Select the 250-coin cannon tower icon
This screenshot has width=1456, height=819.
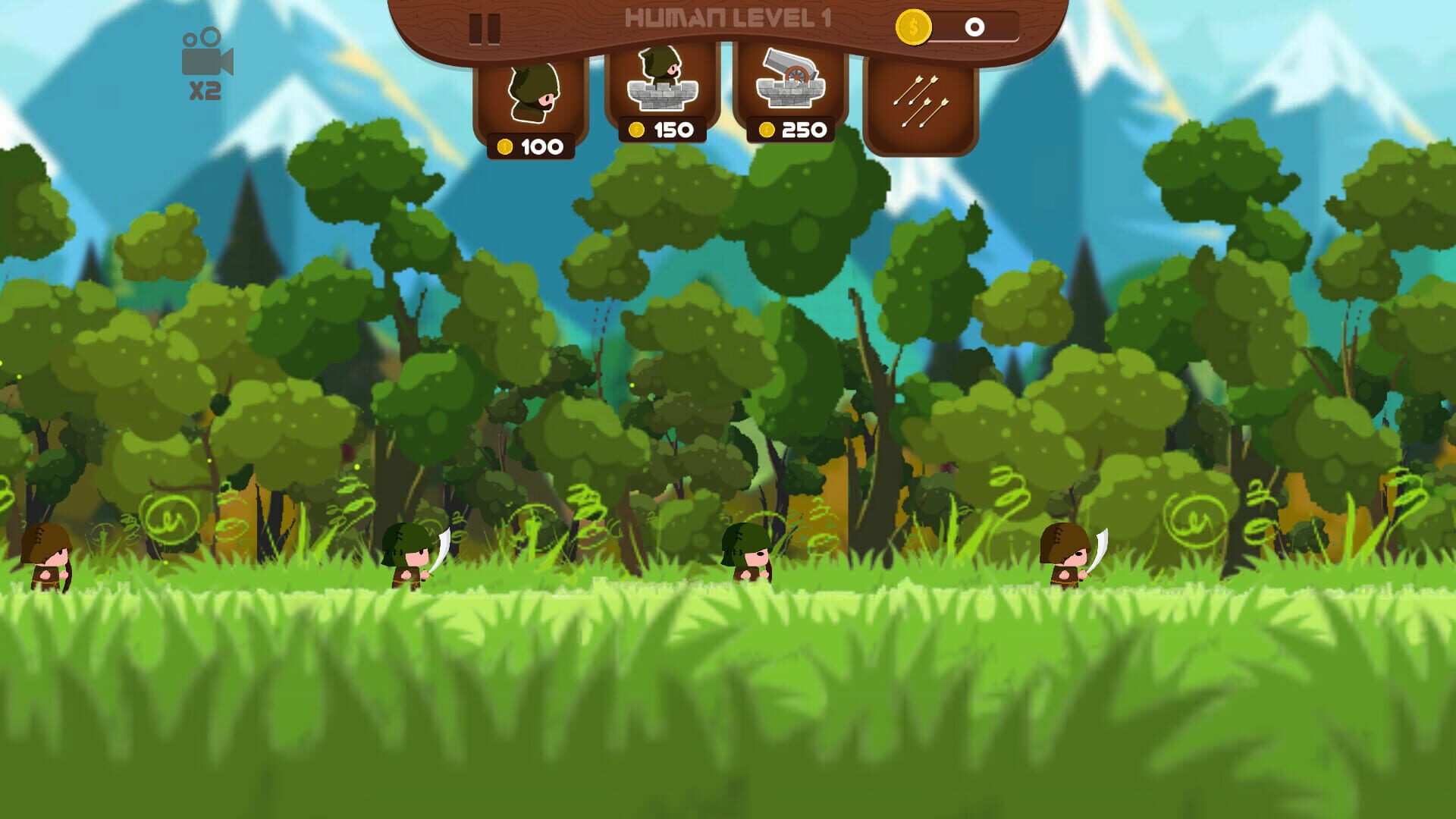791,83
